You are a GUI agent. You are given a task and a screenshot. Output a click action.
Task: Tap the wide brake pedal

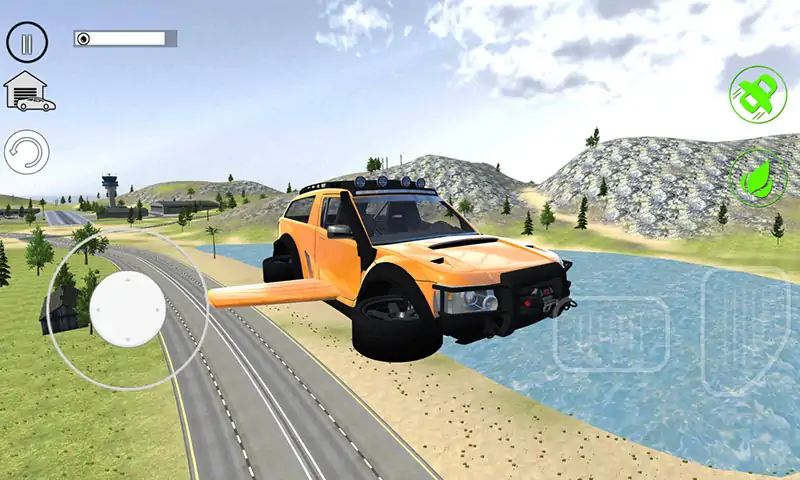[611, 335]
